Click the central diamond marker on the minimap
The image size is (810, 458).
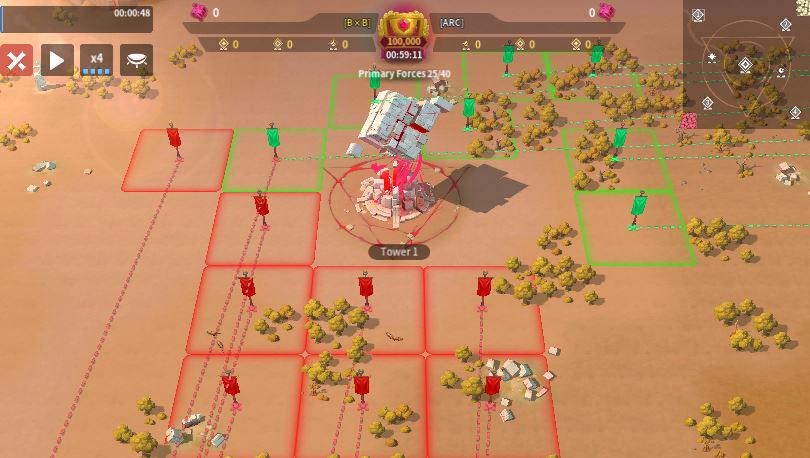(x=745, y=65)
